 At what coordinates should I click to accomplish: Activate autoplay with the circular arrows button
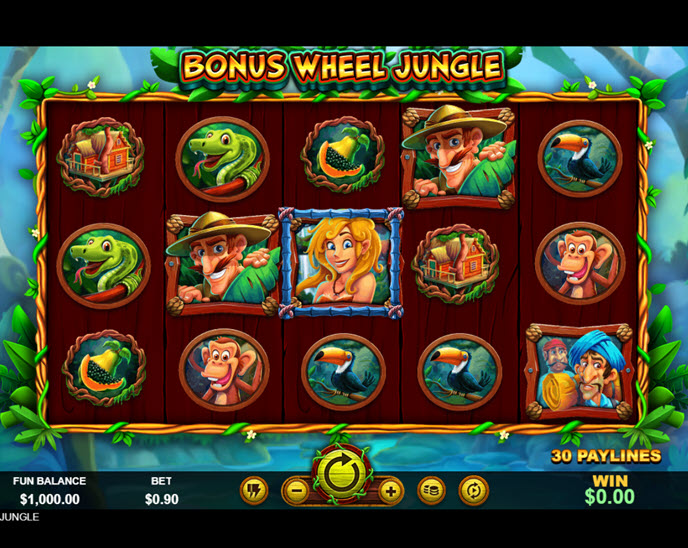click(472, 491)
